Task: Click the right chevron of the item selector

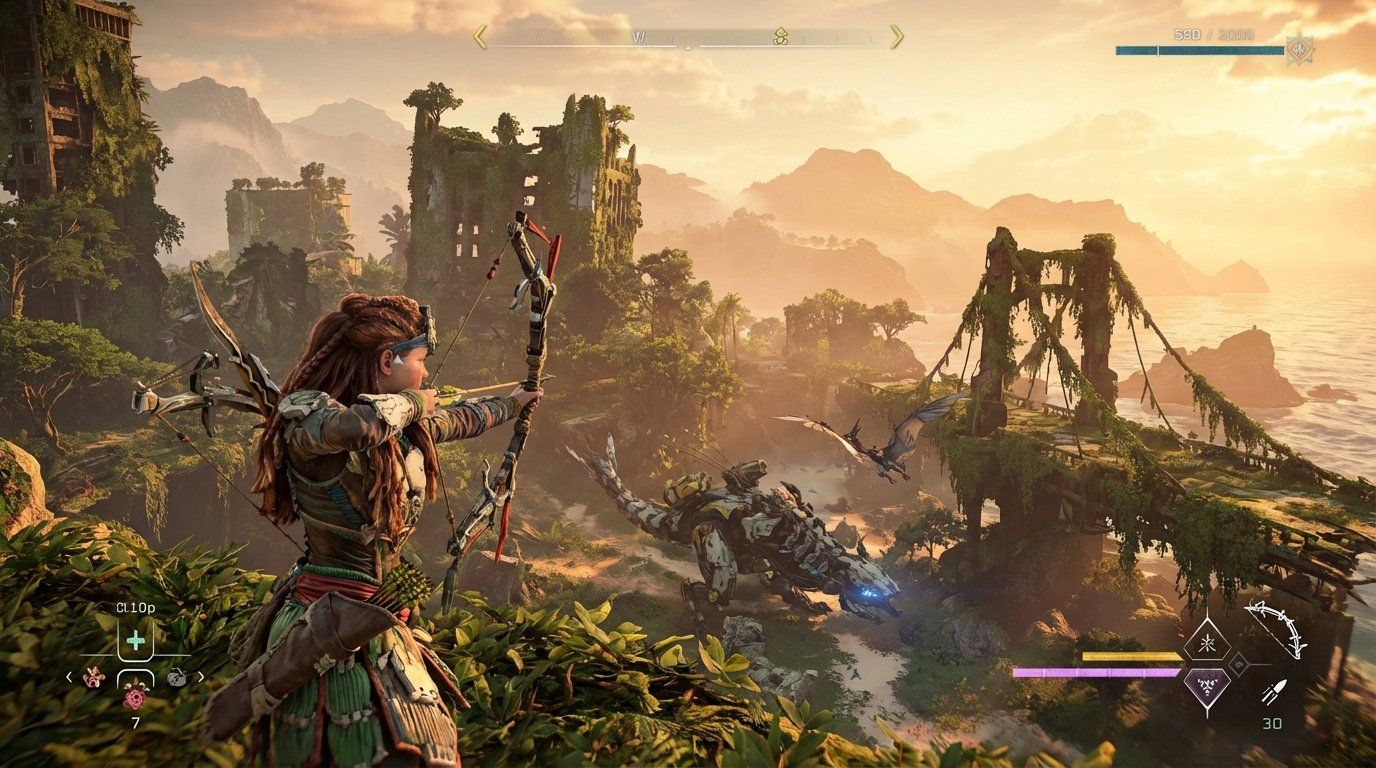Action: (x=201, y=676)
